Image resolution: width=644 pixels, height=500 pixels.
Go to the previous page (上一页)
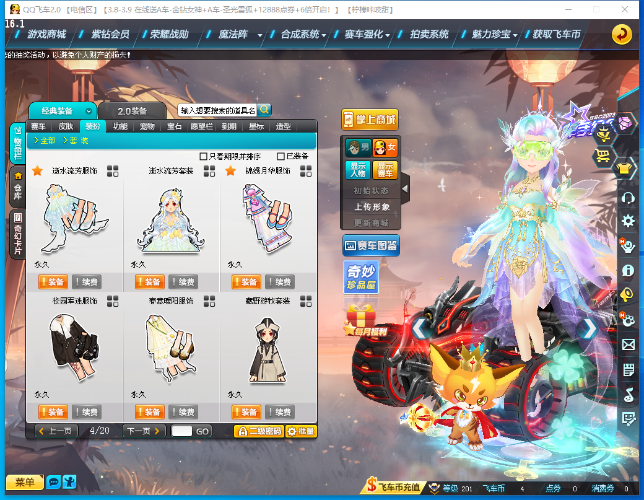click(x=55, y=431)
